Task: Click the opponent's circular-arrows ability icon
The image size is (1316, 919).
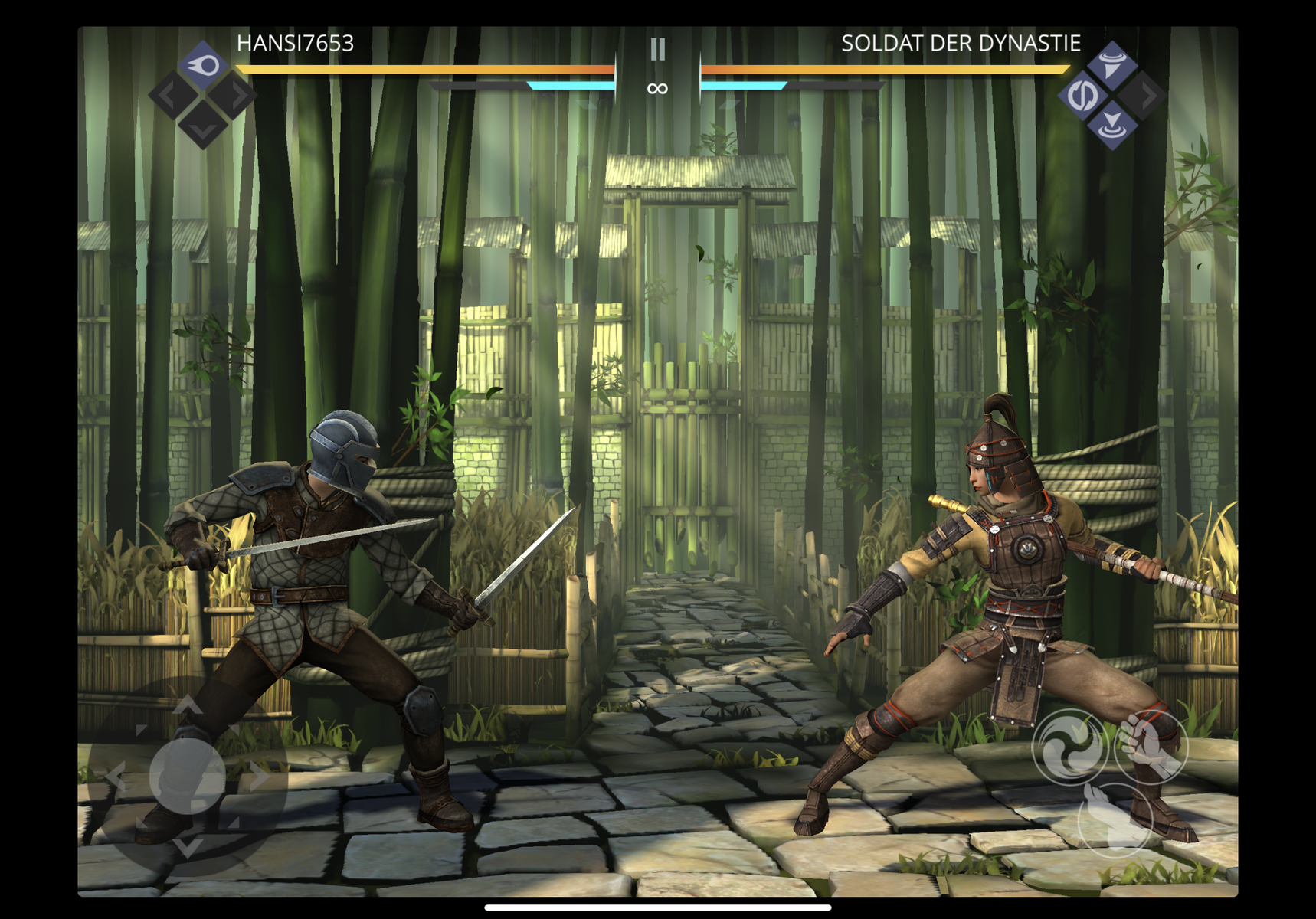Action: pyautogui.click(x=1082, y=96)
